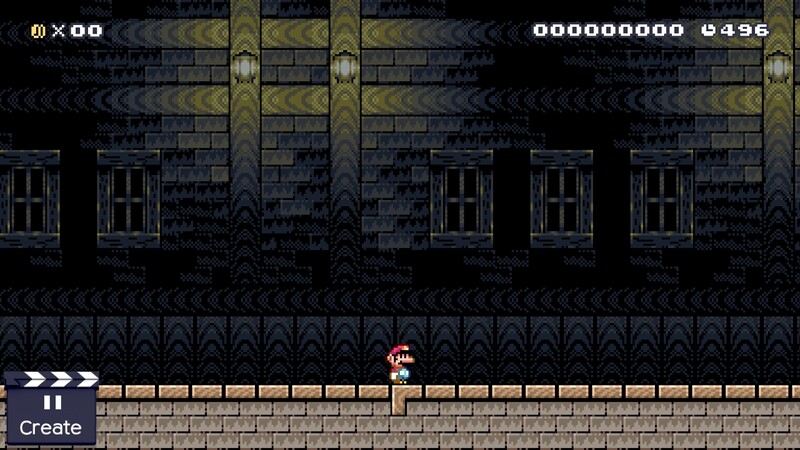Image resolution: width=800 pixels, height=450 pixels.
Task: Switch to Create mode with the clapperboard button
Action: (50, 410)
